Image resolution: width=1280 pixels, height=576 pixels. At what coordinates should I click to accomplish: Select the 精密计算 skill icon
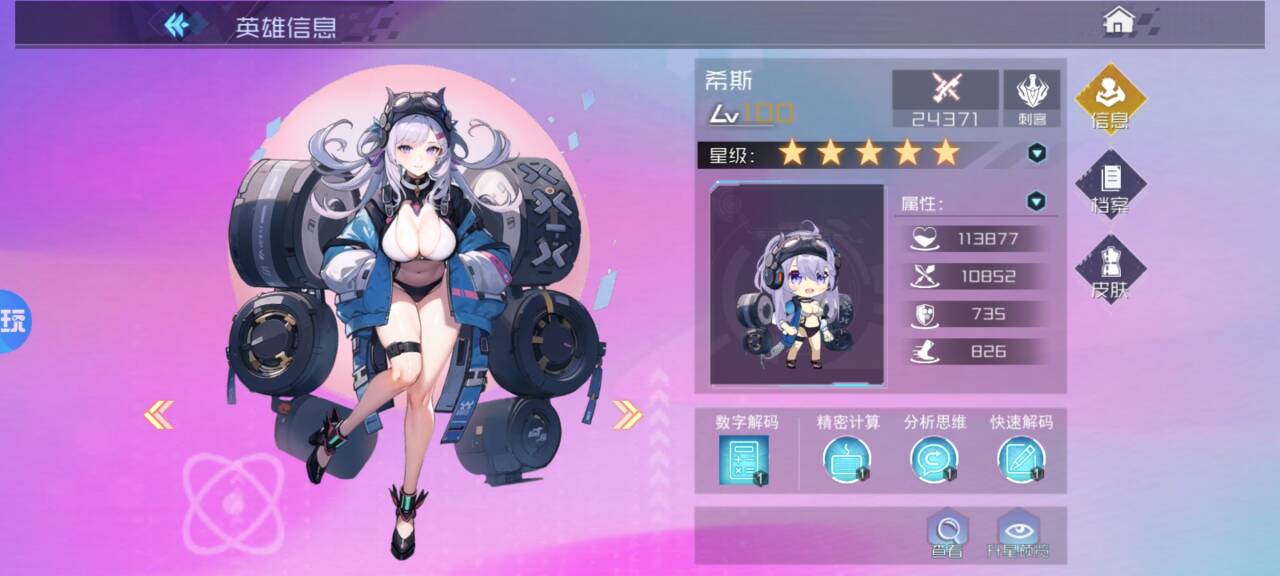(847, 460)
